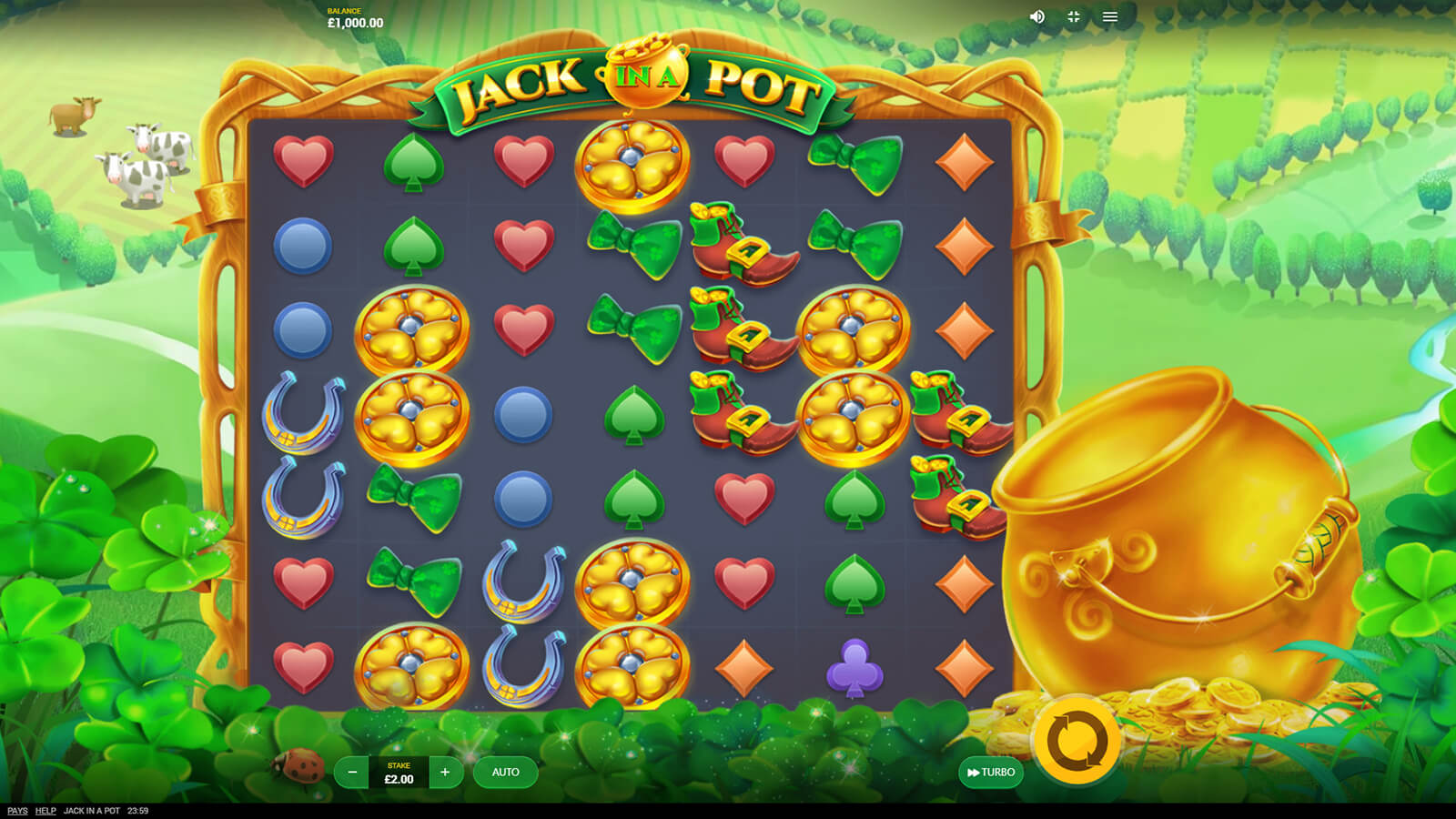
Task: Open the Help link
Action: click(x=45, y=811)
